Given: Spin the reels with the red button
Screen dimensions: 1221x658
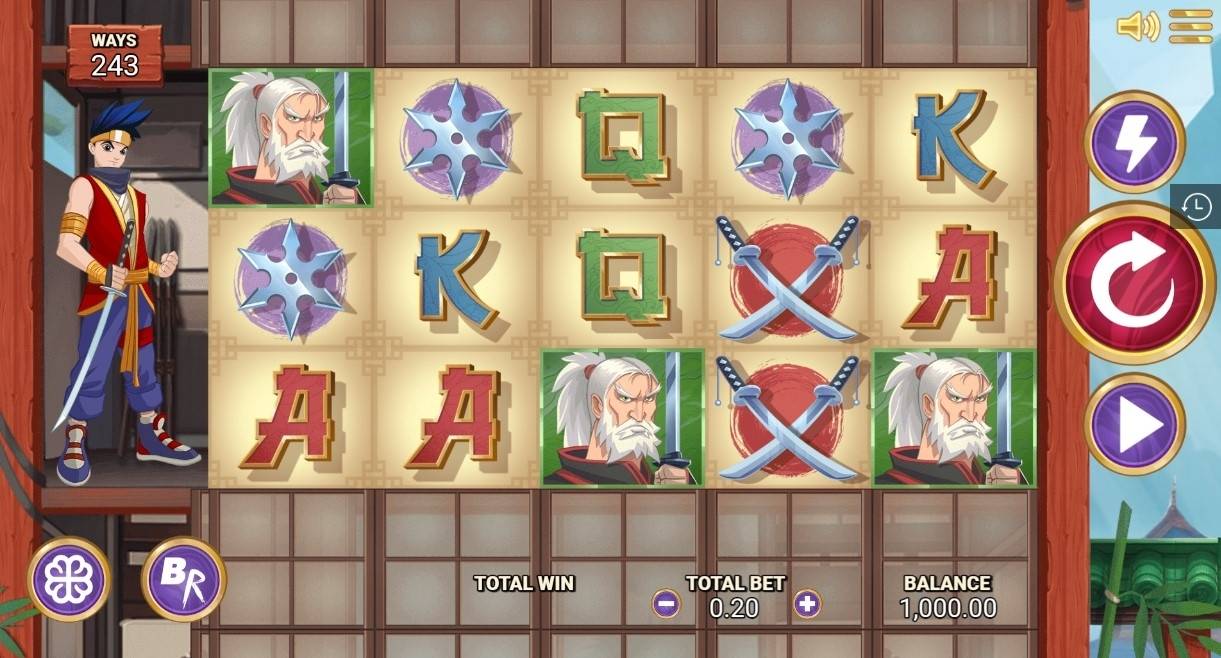Looking at the screenshot, I should point(1133,282).
